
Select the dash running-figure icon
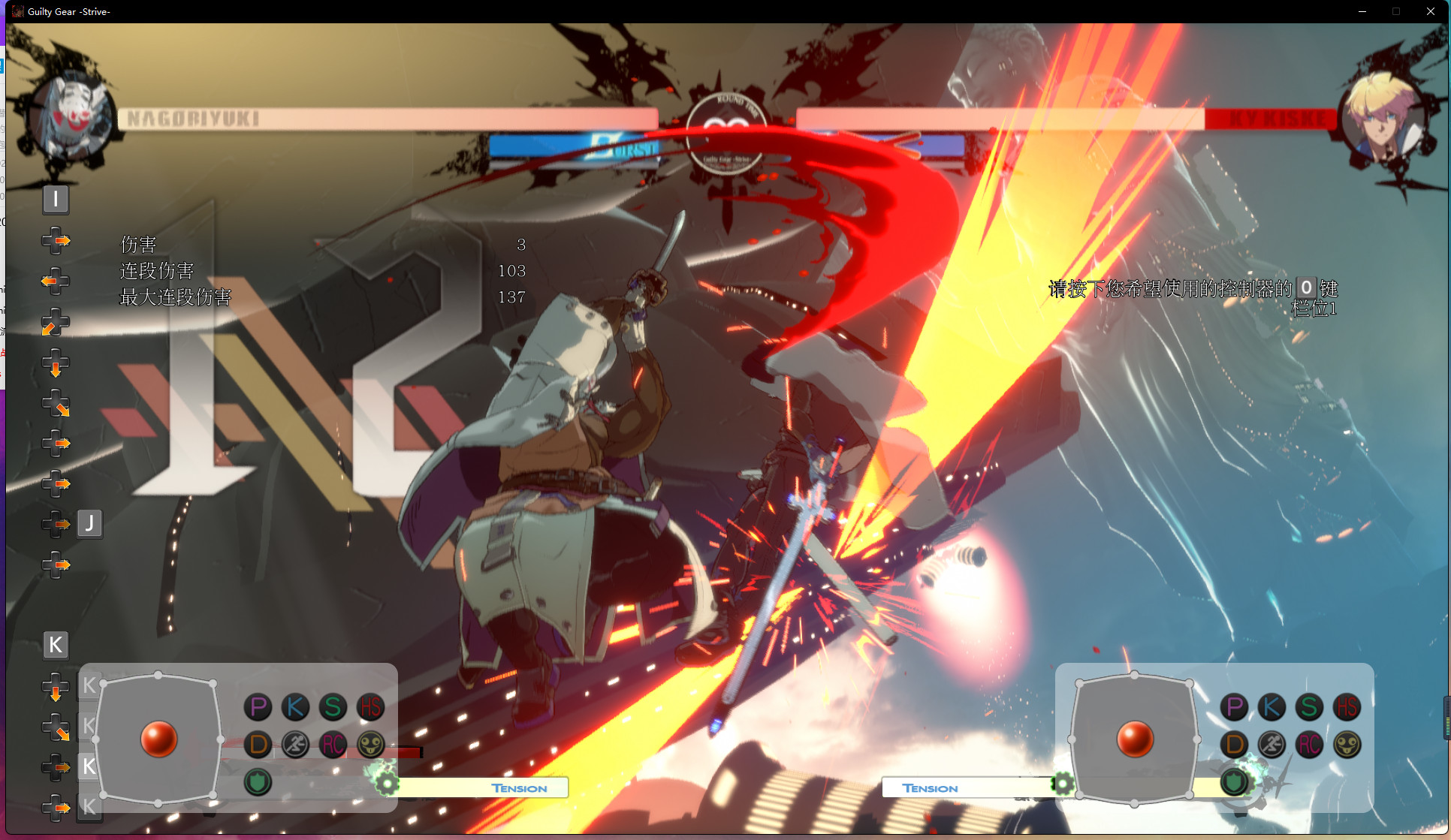coord(295,745)
